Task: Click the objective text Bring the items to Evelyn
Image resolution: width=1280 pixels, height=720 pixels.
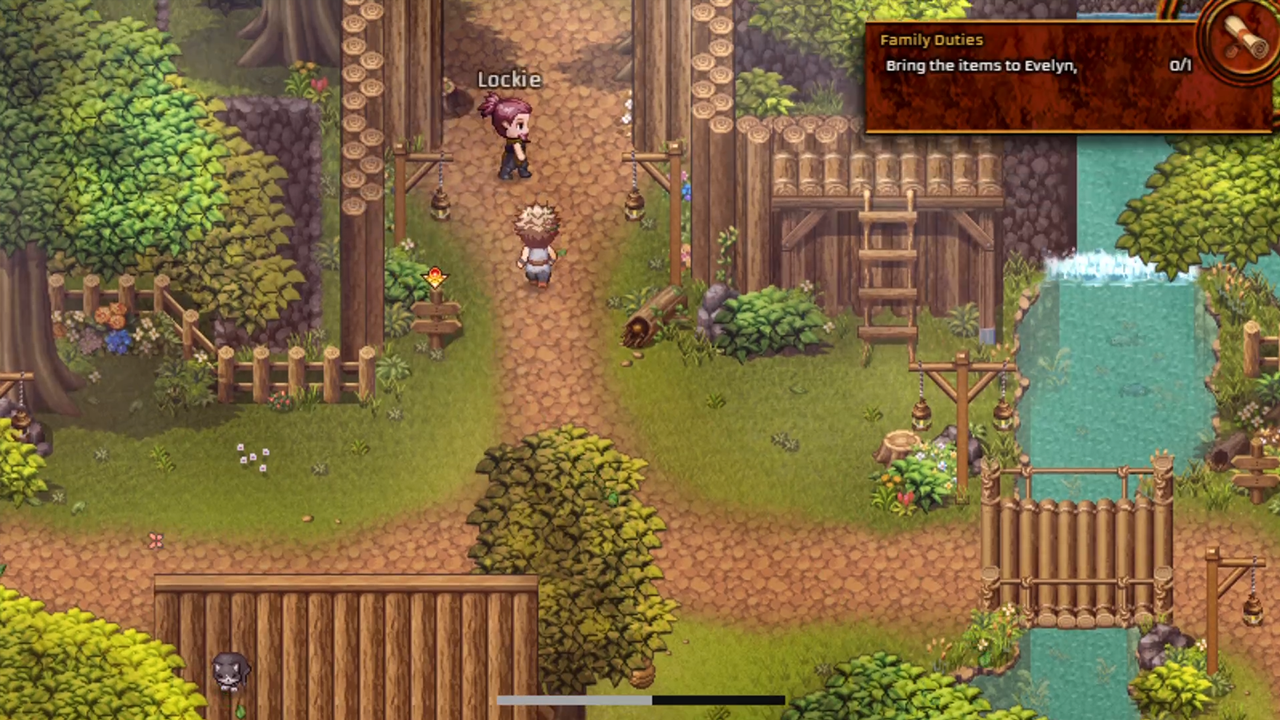Action: coord(980,65)
